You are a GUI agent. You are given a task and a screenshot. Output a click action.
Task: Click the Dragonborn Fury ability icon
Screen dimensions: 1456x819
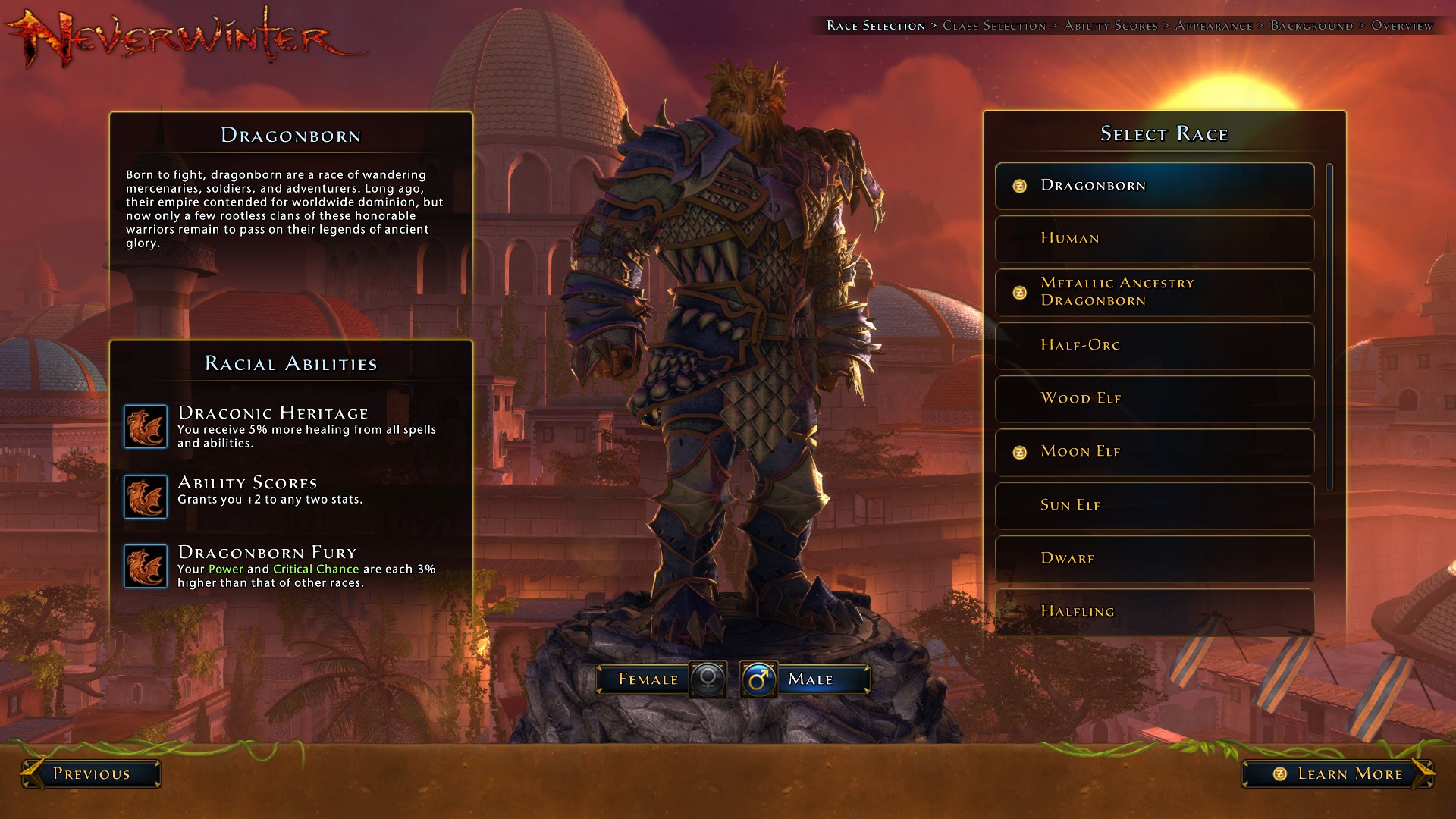pyautogui.click(x=146, y=566)
